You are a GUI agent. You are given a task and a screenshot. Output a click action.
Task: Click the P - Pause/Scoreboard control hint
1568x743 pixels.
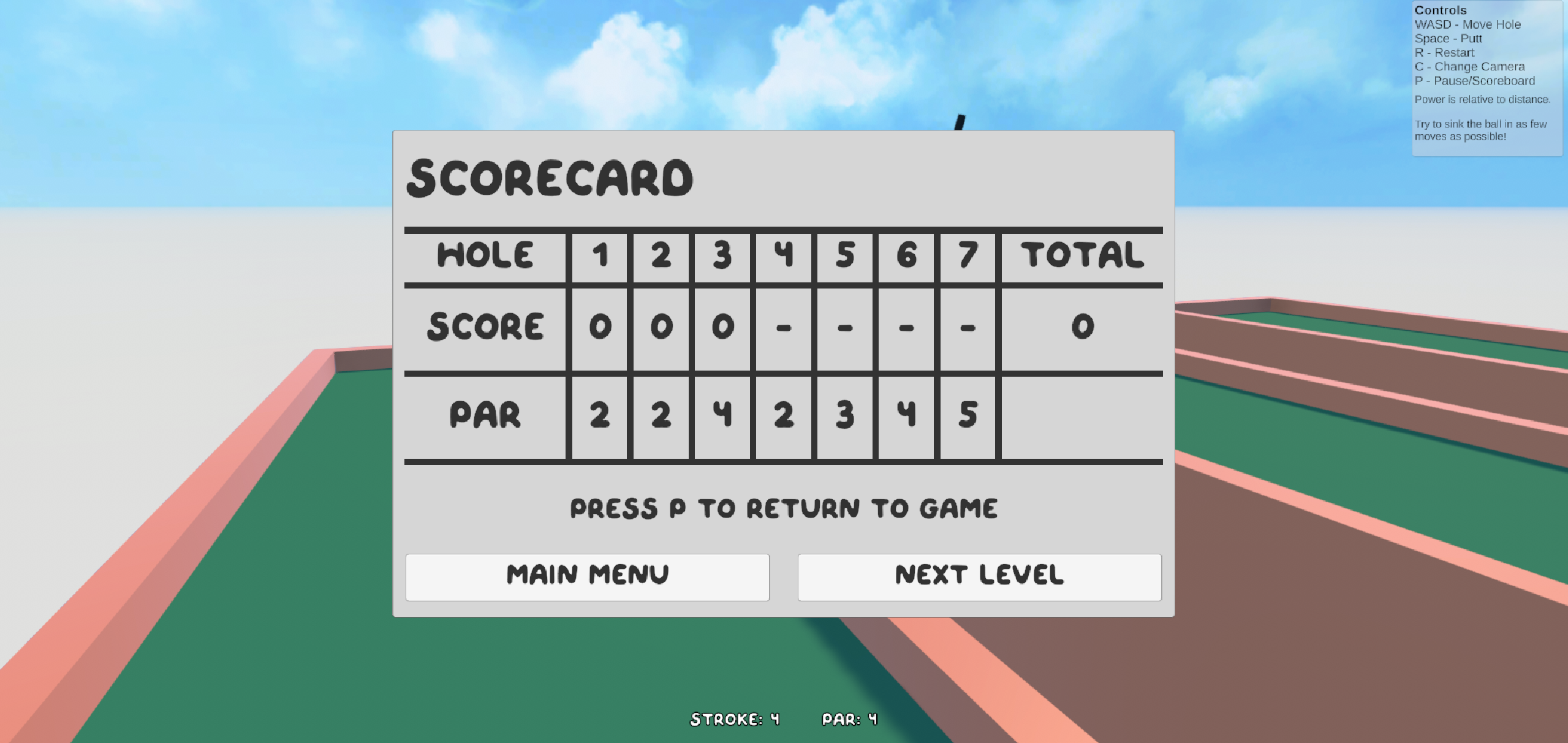1474,80
